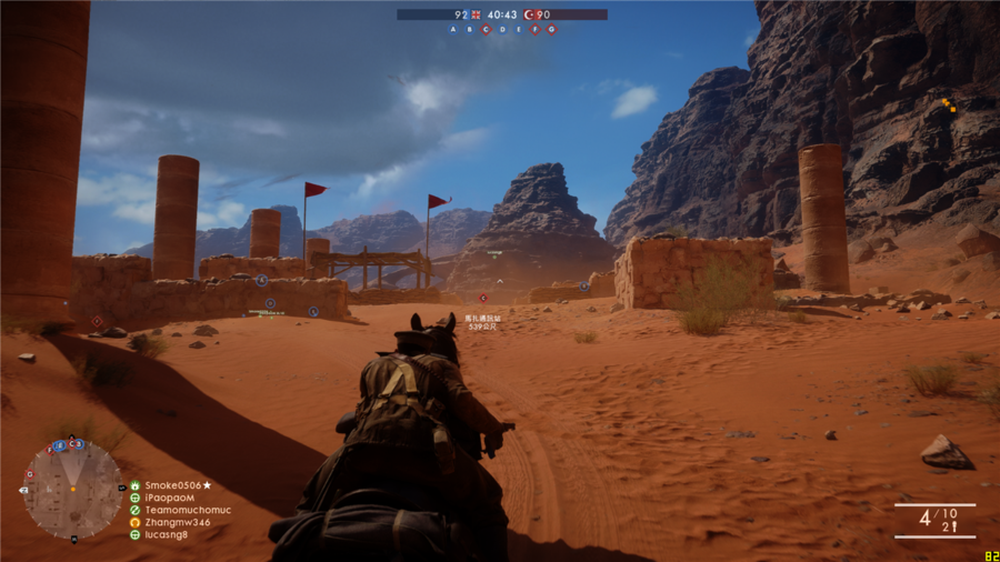Click the circular minimap
Image resolution: width=1000 pixels, height=562 pixels.
pyautogui.click(x=73, y=489)
